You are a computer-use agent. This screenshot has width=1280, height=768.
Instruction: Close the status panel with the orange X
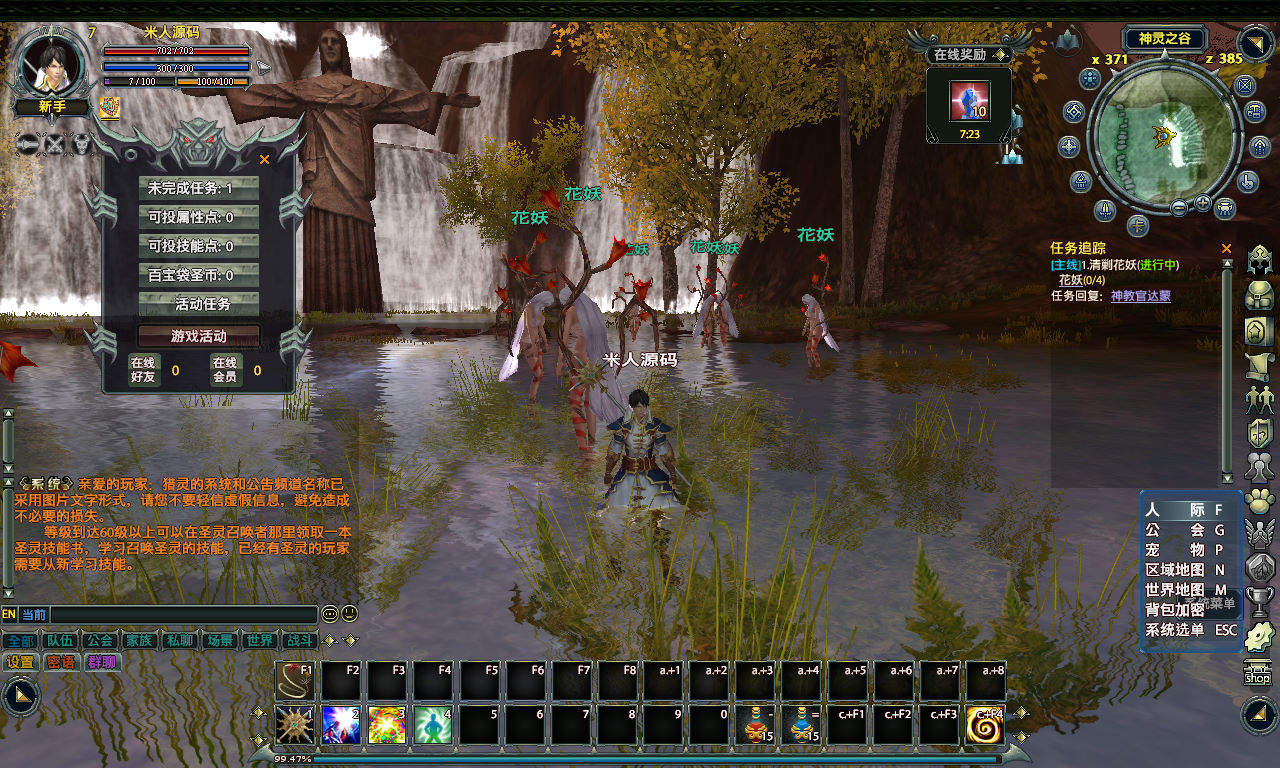click(x=265, y=159)
